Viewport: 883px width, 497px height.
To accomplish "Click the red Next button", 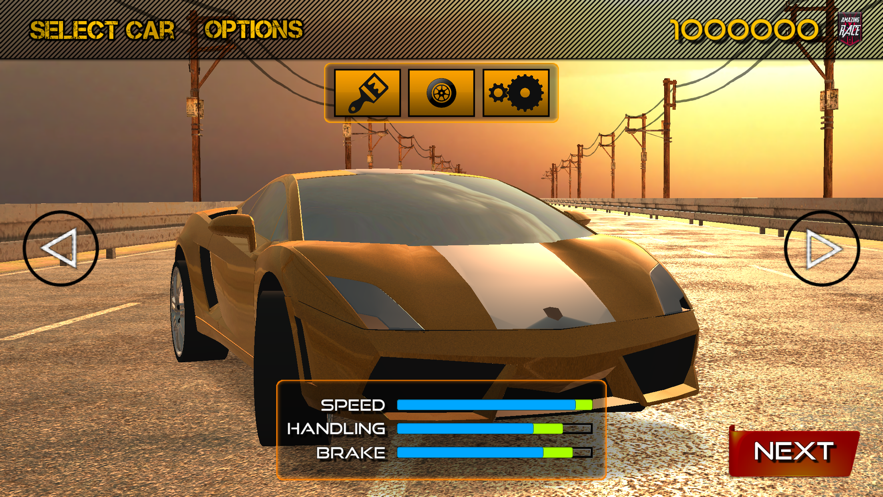I will pos(793,452).
